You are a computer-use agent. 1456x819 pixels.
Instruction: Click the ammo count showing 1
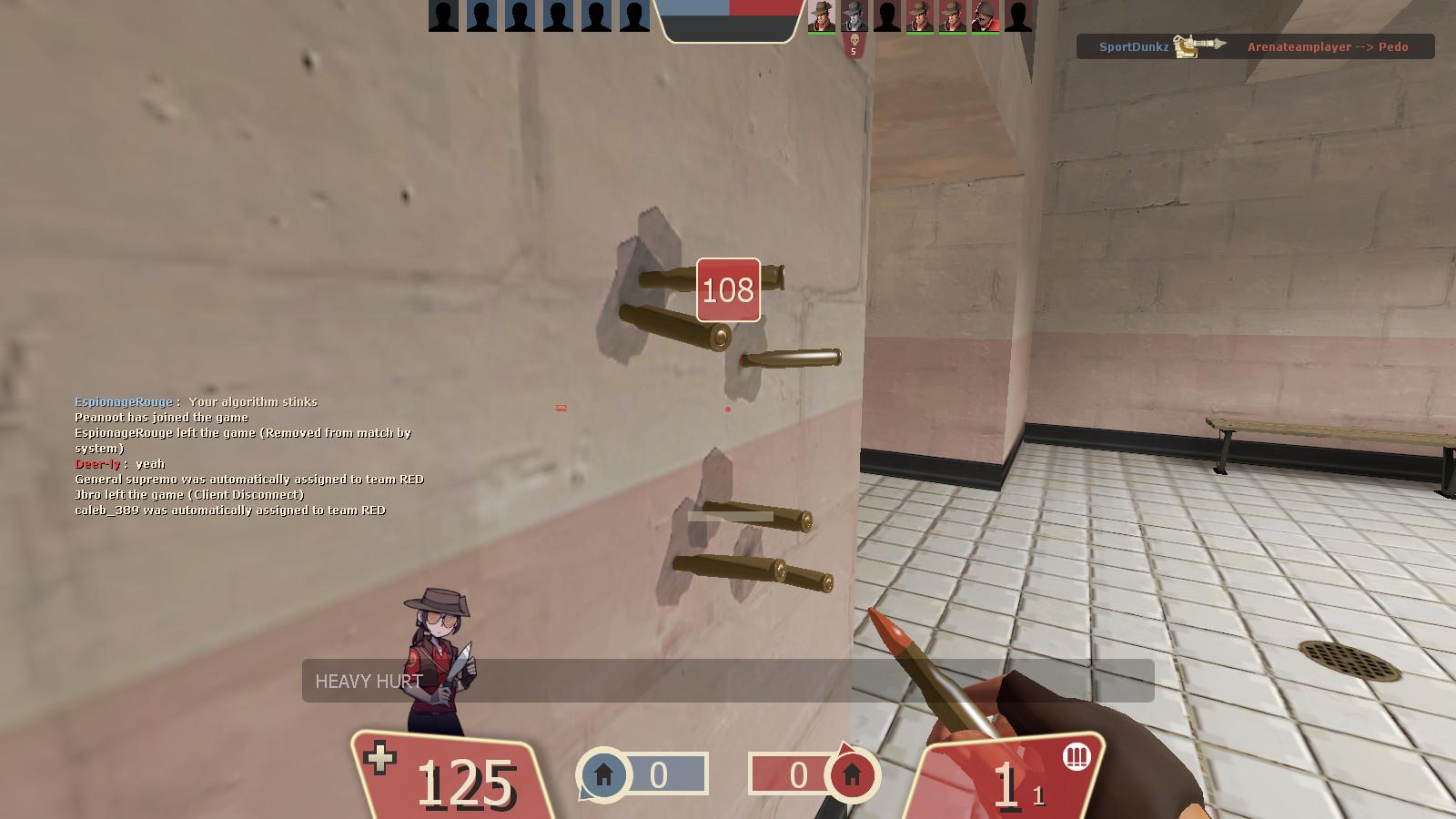pos(1006,783)
